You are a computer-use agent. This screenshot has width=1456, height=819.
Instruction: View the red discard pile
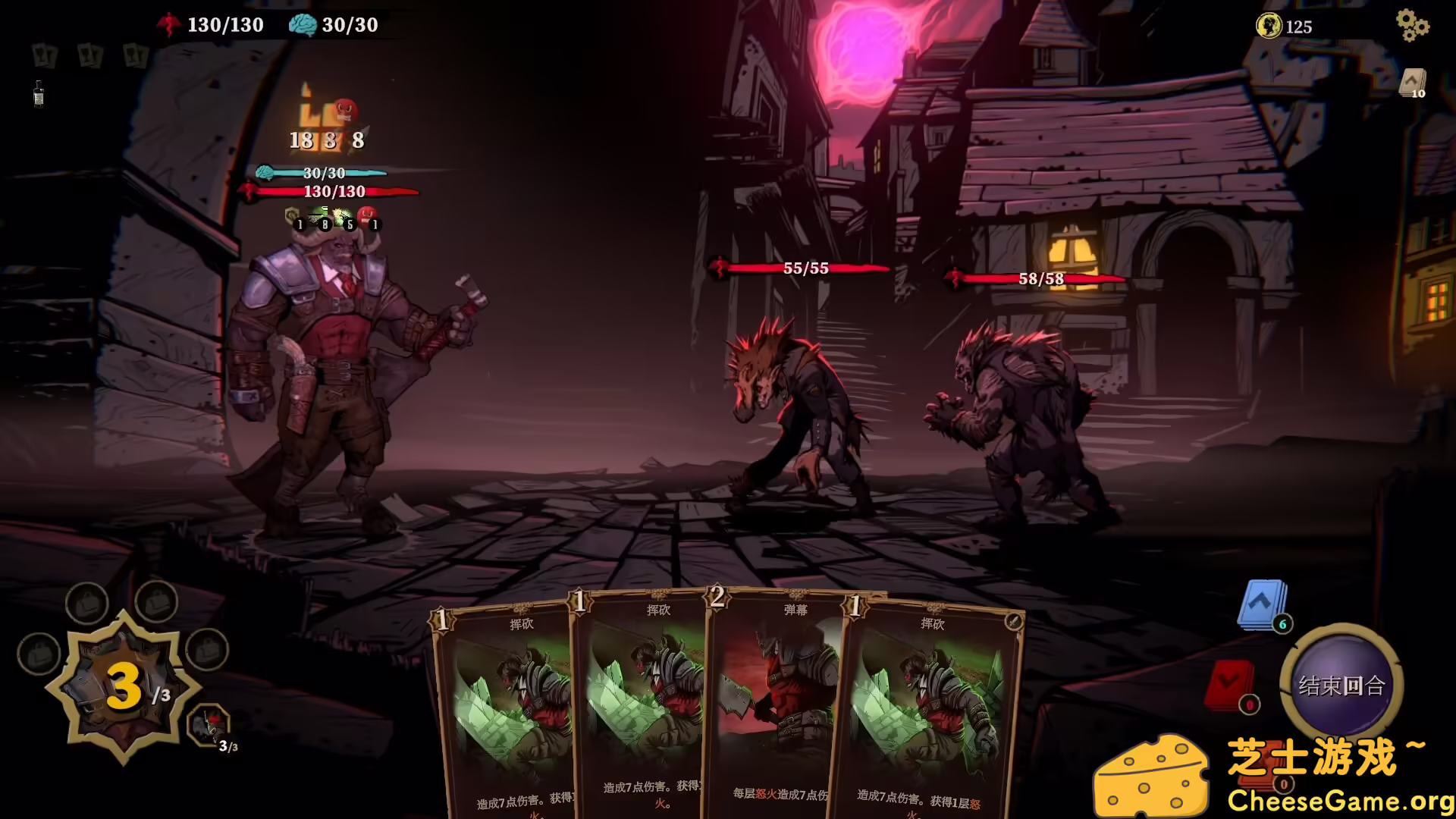click(x=1230, y=686)
